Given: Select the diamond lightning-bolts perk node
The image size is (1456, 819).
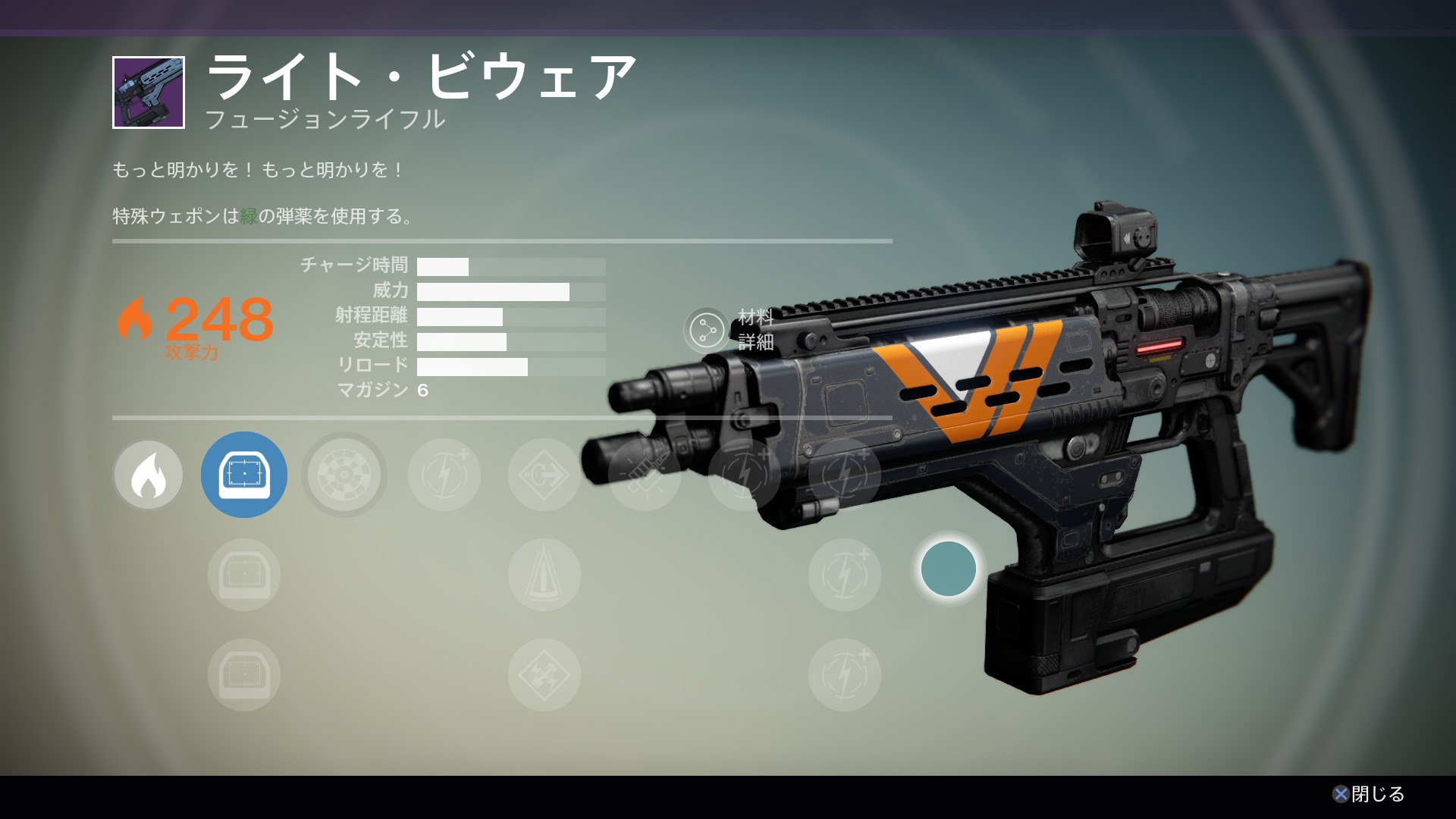Looking at the screenshot, I should coord(544,675).
